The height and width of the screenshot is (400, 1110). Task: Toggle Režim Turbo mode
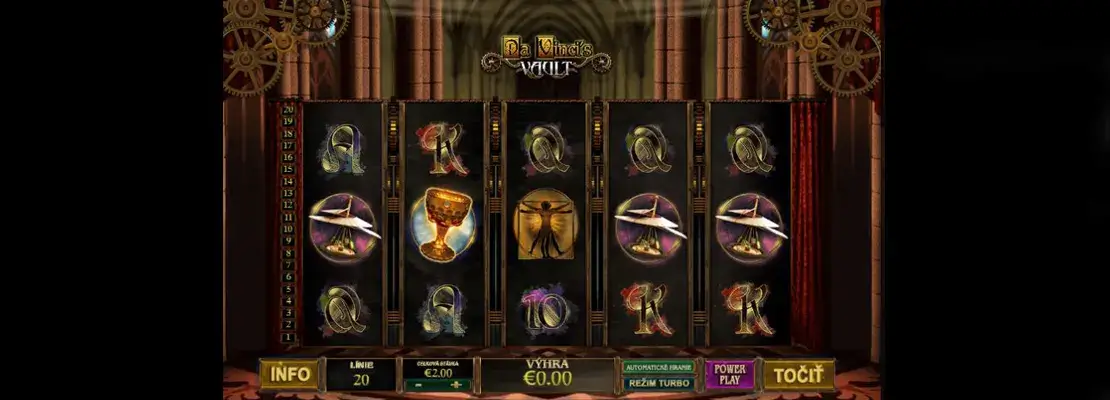pyautogui.click(x=659, y=382)
